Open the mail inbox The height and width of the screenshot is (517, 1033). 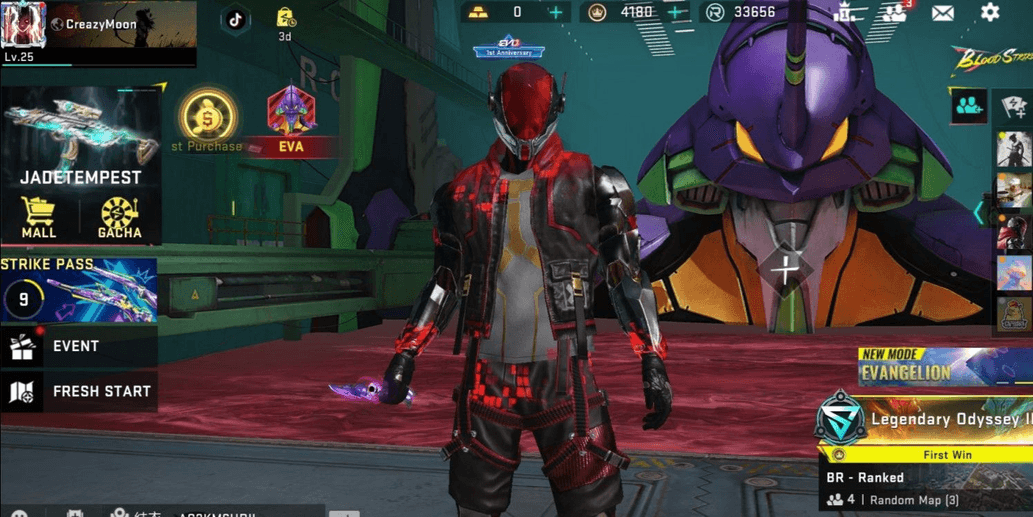tap(942, 13)
